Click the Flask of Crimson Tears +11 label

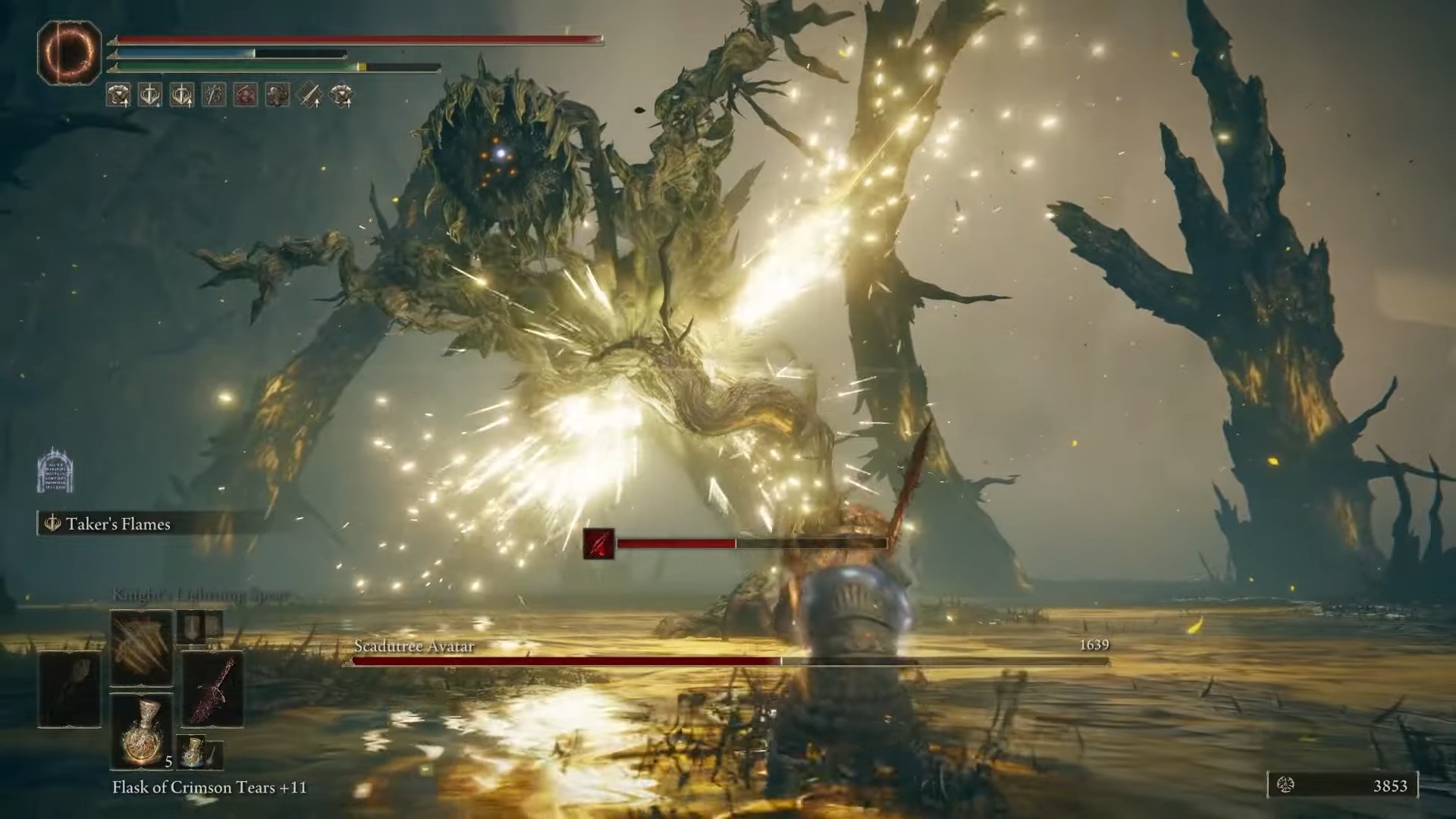coord(209,788)
